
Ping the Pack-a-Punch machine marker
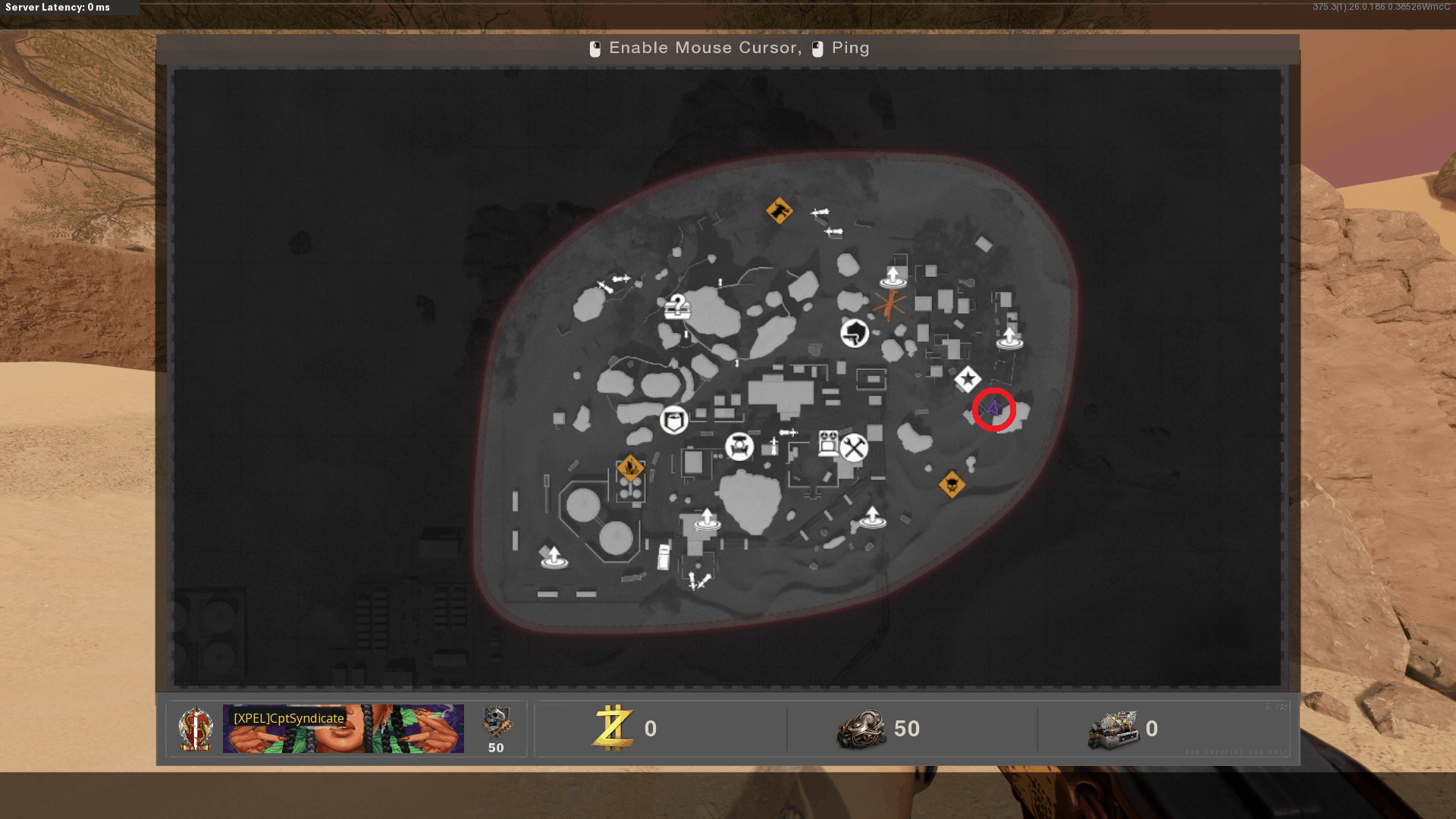coord(828,443)
